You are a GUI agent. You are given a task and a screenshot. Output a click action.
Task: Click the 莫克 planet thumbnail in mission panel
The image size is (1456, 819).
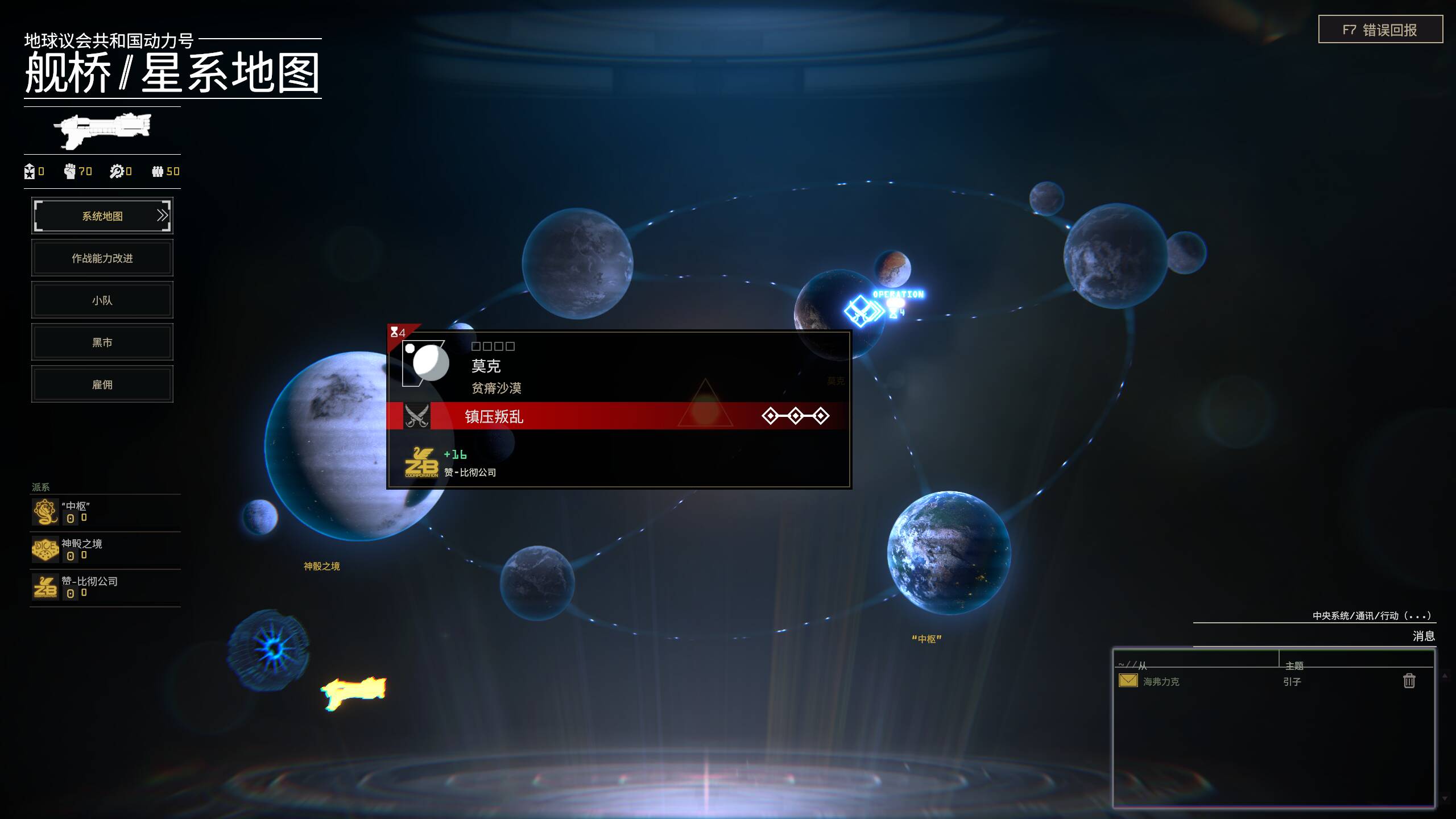click(427, 363)
